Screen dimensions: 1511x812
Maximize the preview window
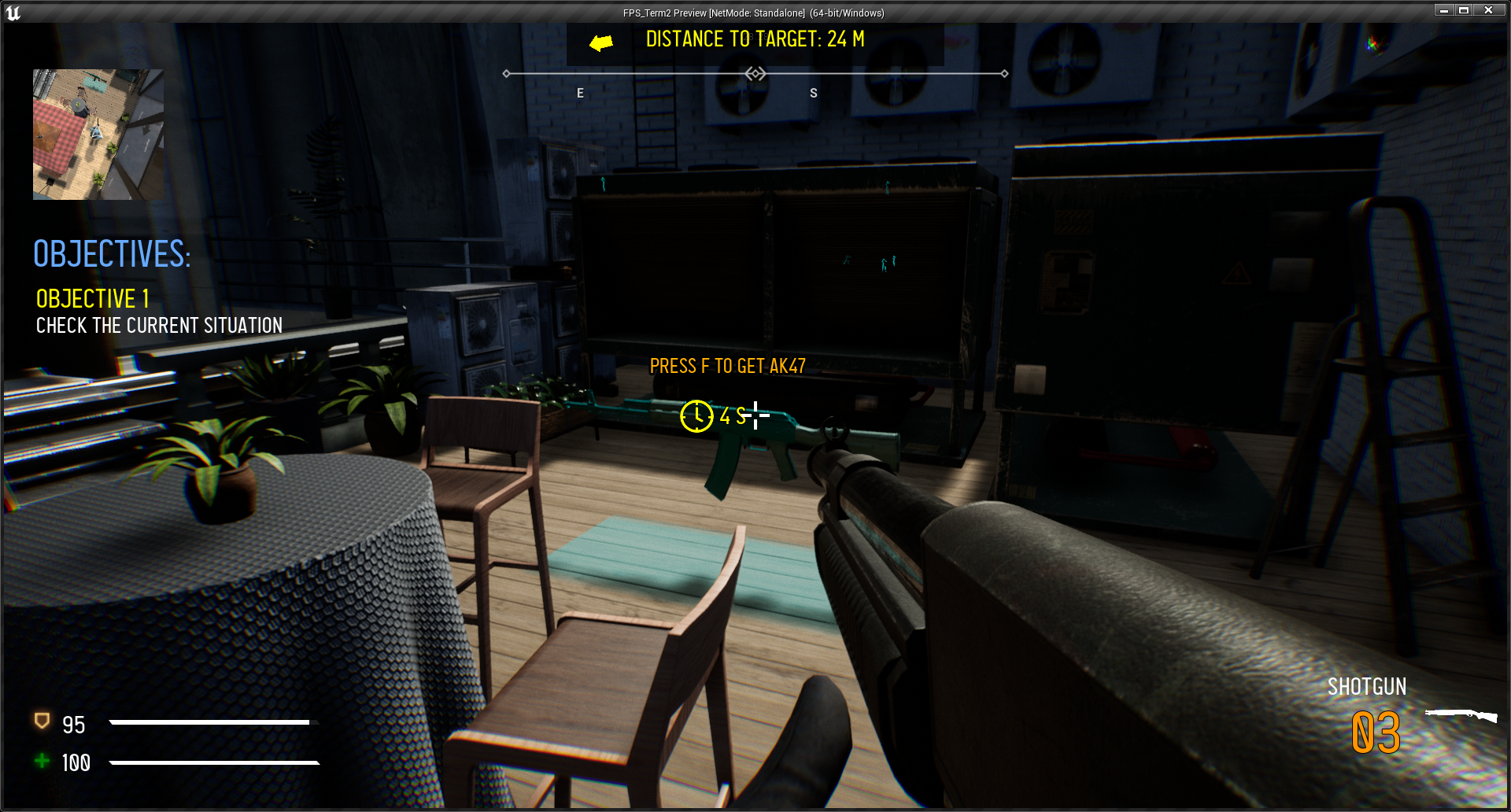(1464, 10)
